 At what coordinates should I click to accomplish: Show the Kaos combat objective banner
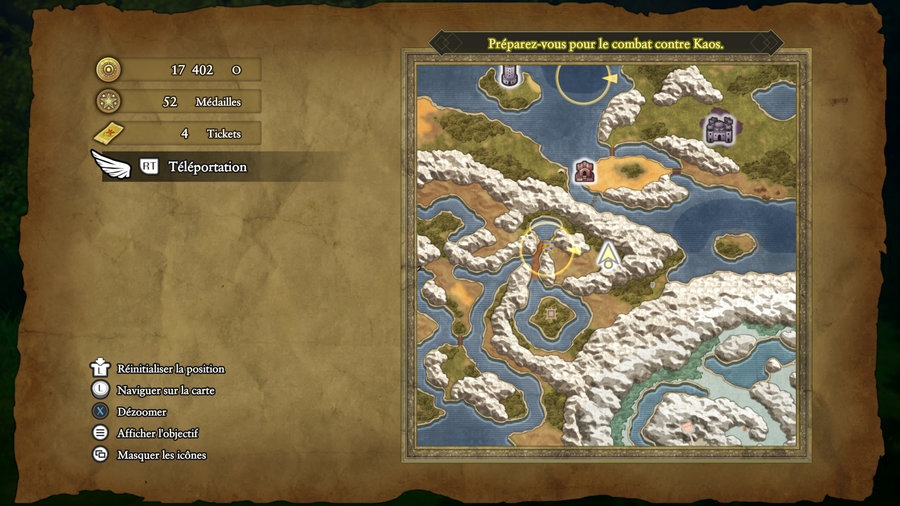(x=605, y=44)
